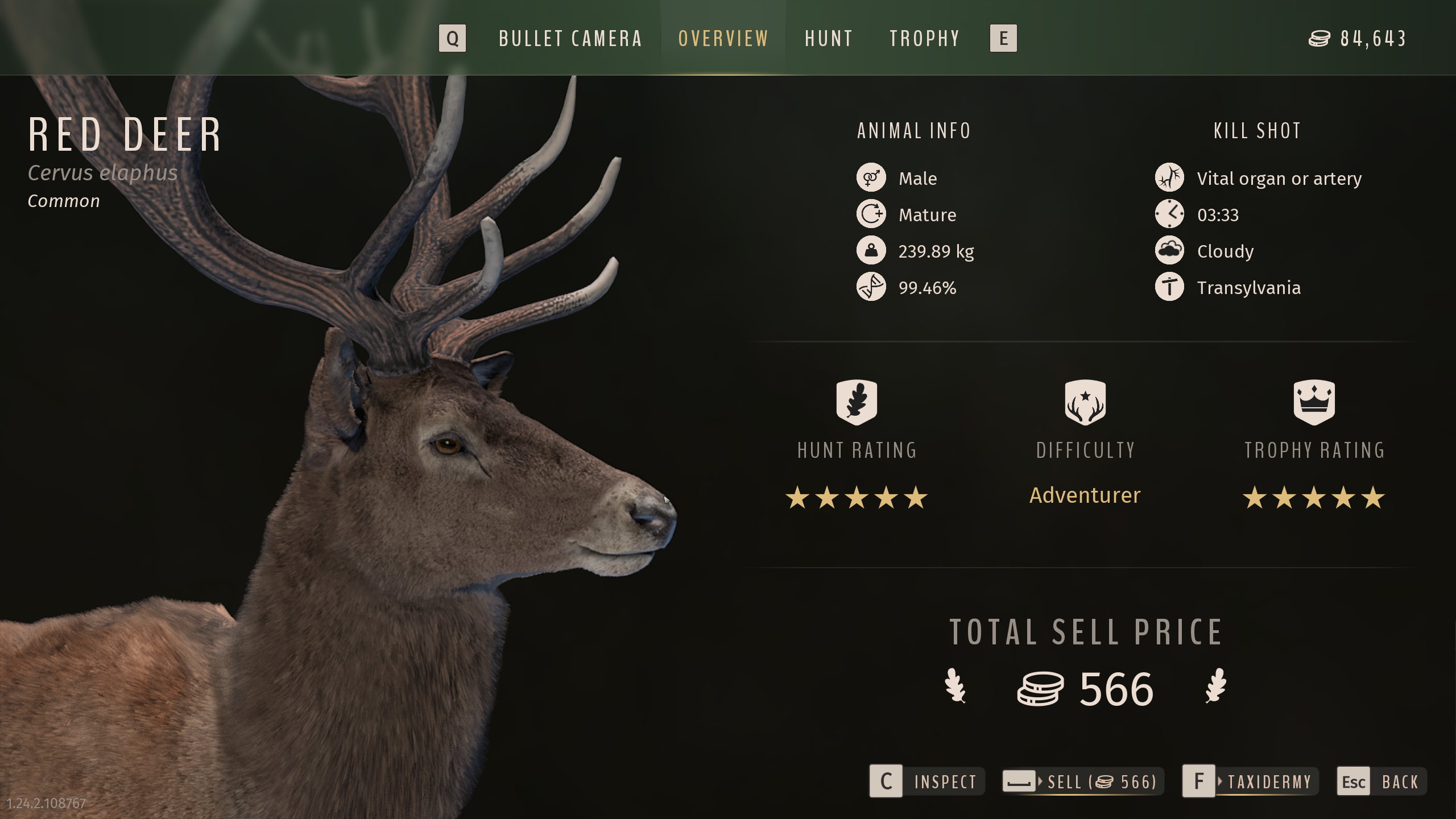Show the Trophy tab
The height and width of the screenshot is (819, 1456).
[x=925, y=39]
